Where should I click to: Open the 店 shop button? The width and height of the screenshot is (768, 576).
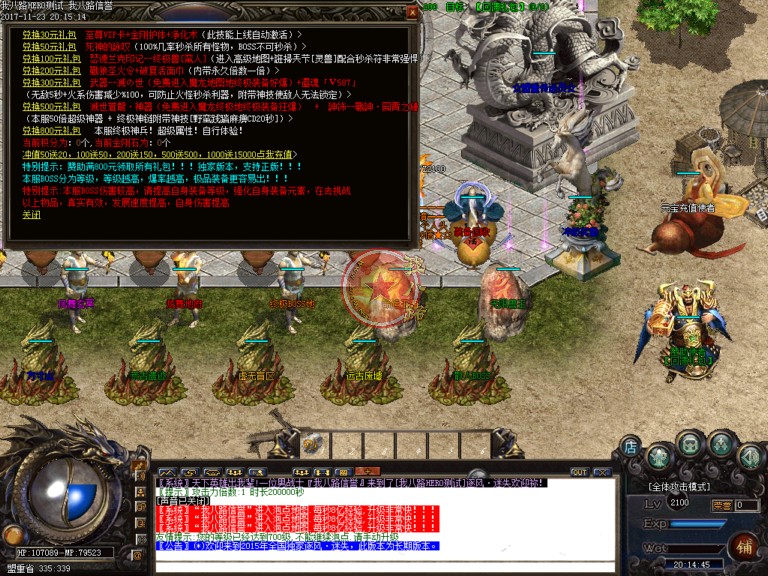(x=630, y=446)
